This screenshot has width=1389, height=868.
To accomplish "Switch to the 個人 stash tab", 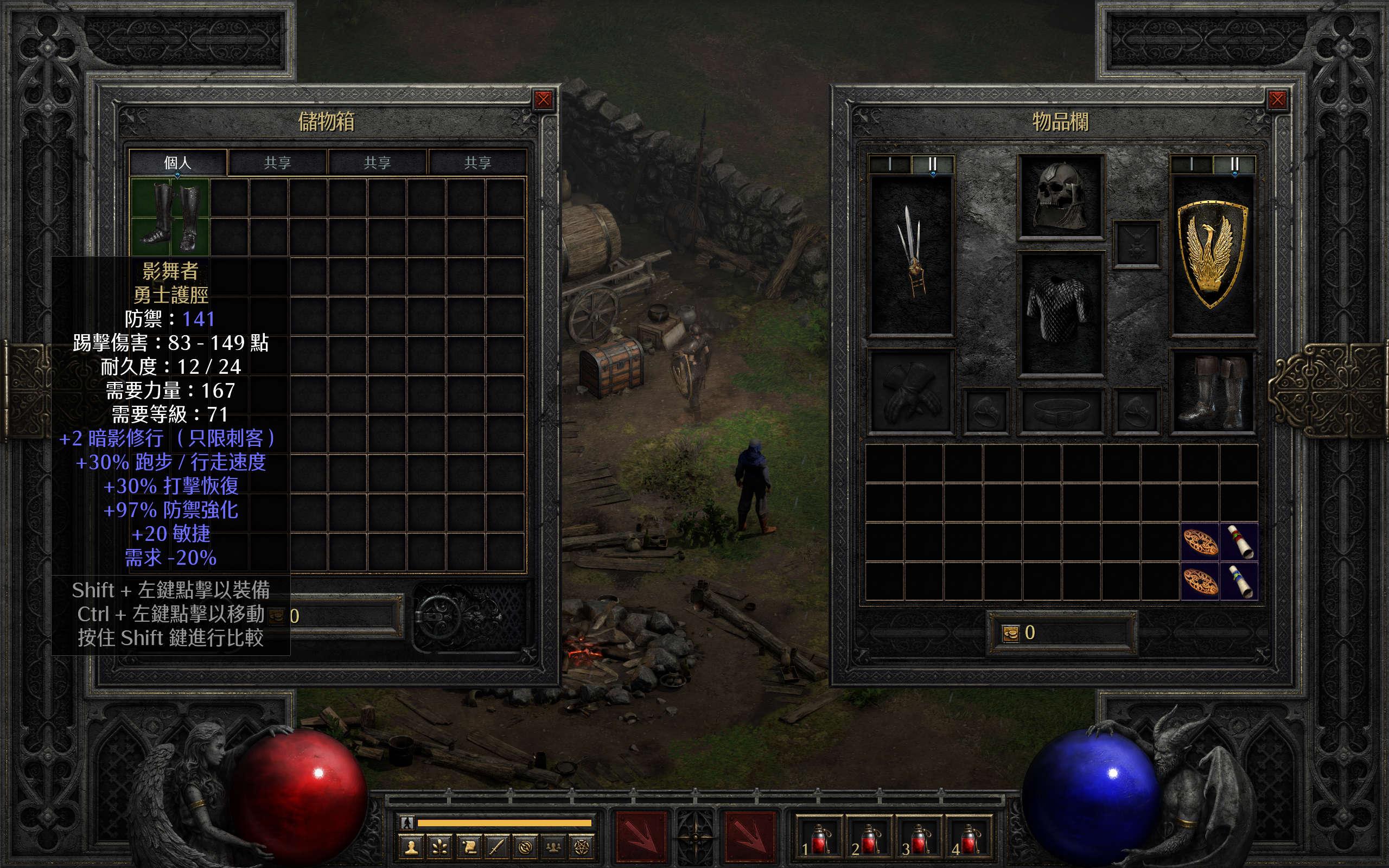I will click(178, 162).
